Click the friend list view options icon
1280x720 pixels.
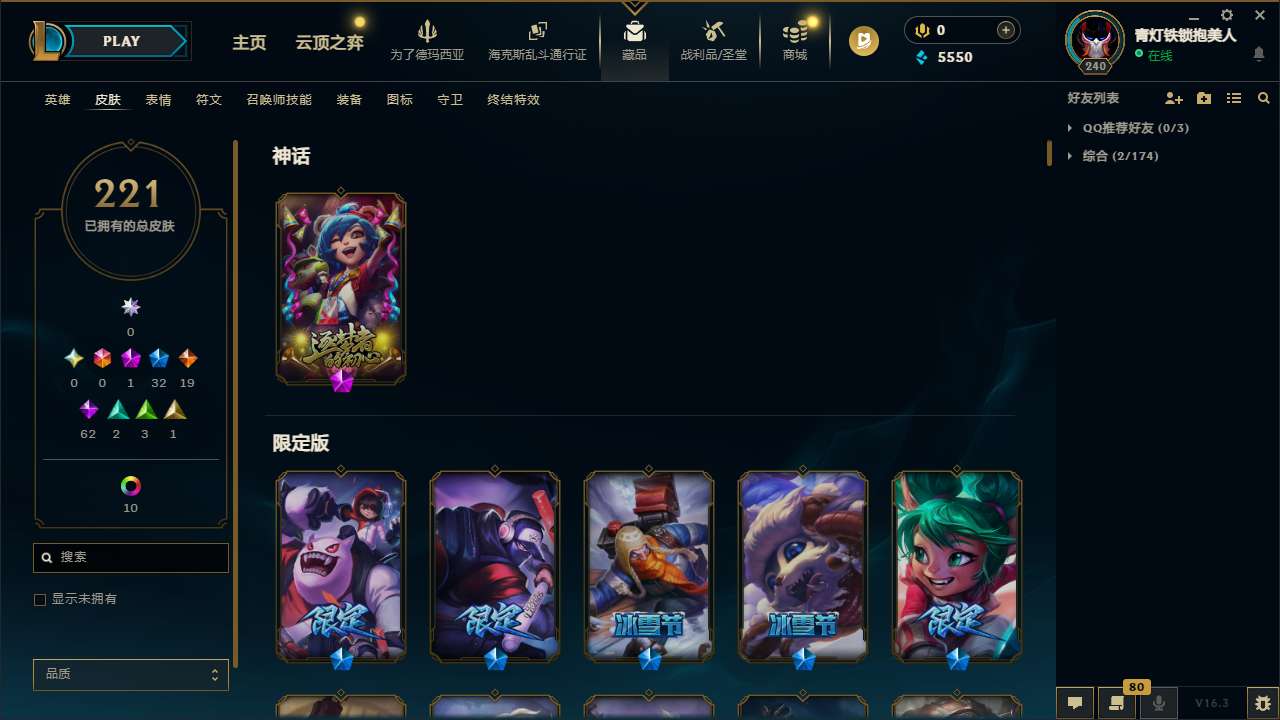coord(1234,98)
